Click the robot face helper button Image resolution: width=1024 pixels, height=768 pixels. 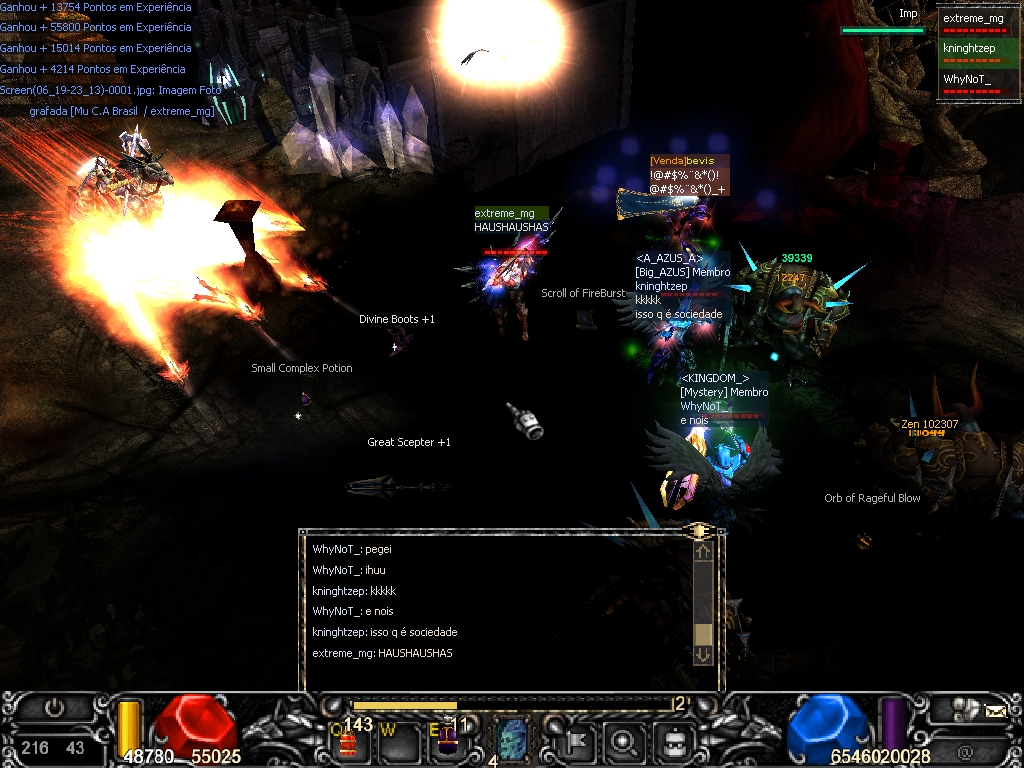click(x=673, y=742)
